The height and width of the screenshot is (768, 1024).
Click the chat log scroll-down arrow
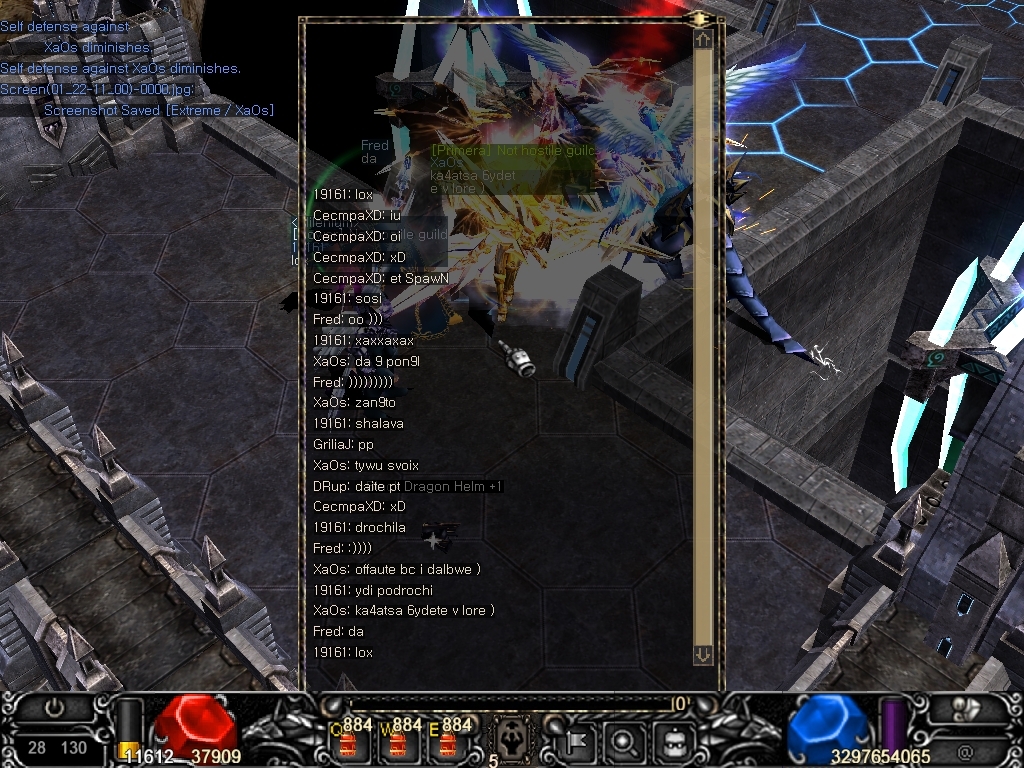703,655
